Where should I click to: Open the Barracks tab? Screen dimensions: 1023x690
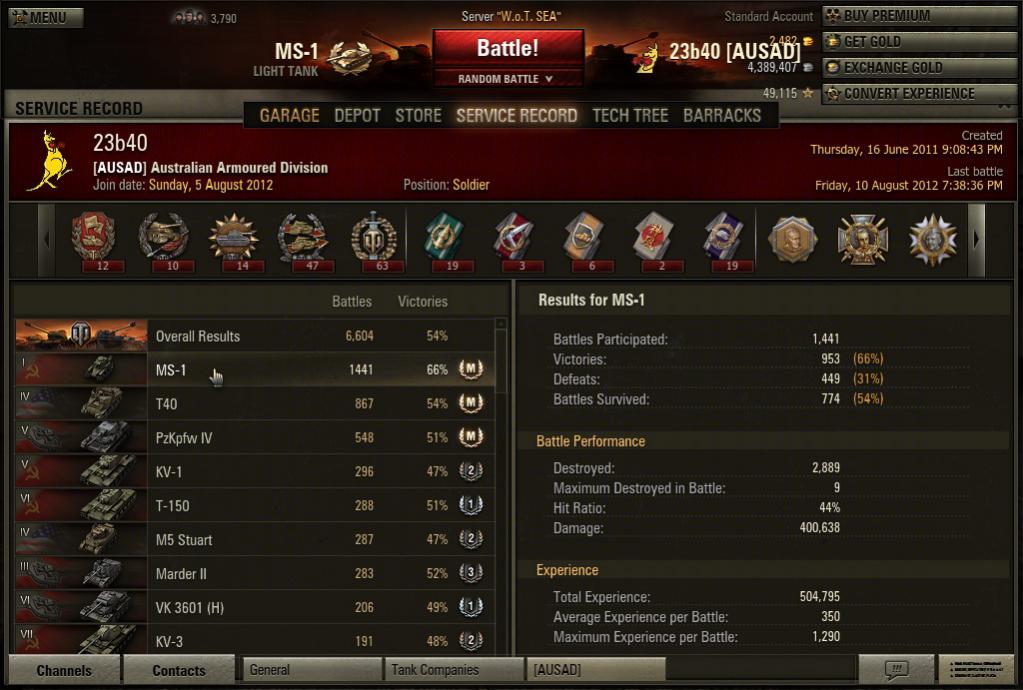[x=722, y=115]
